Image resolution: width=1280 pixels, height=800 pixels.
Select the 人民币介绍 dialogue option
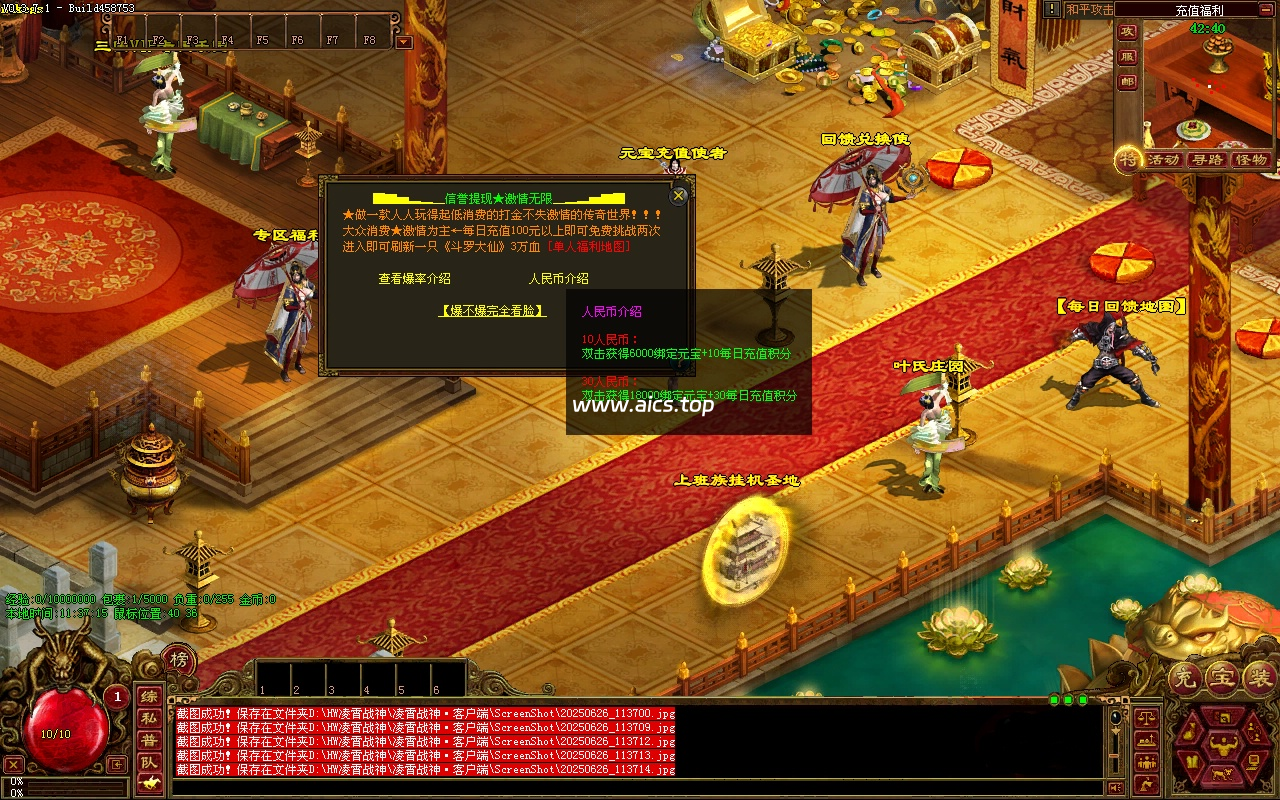[558, 279]
